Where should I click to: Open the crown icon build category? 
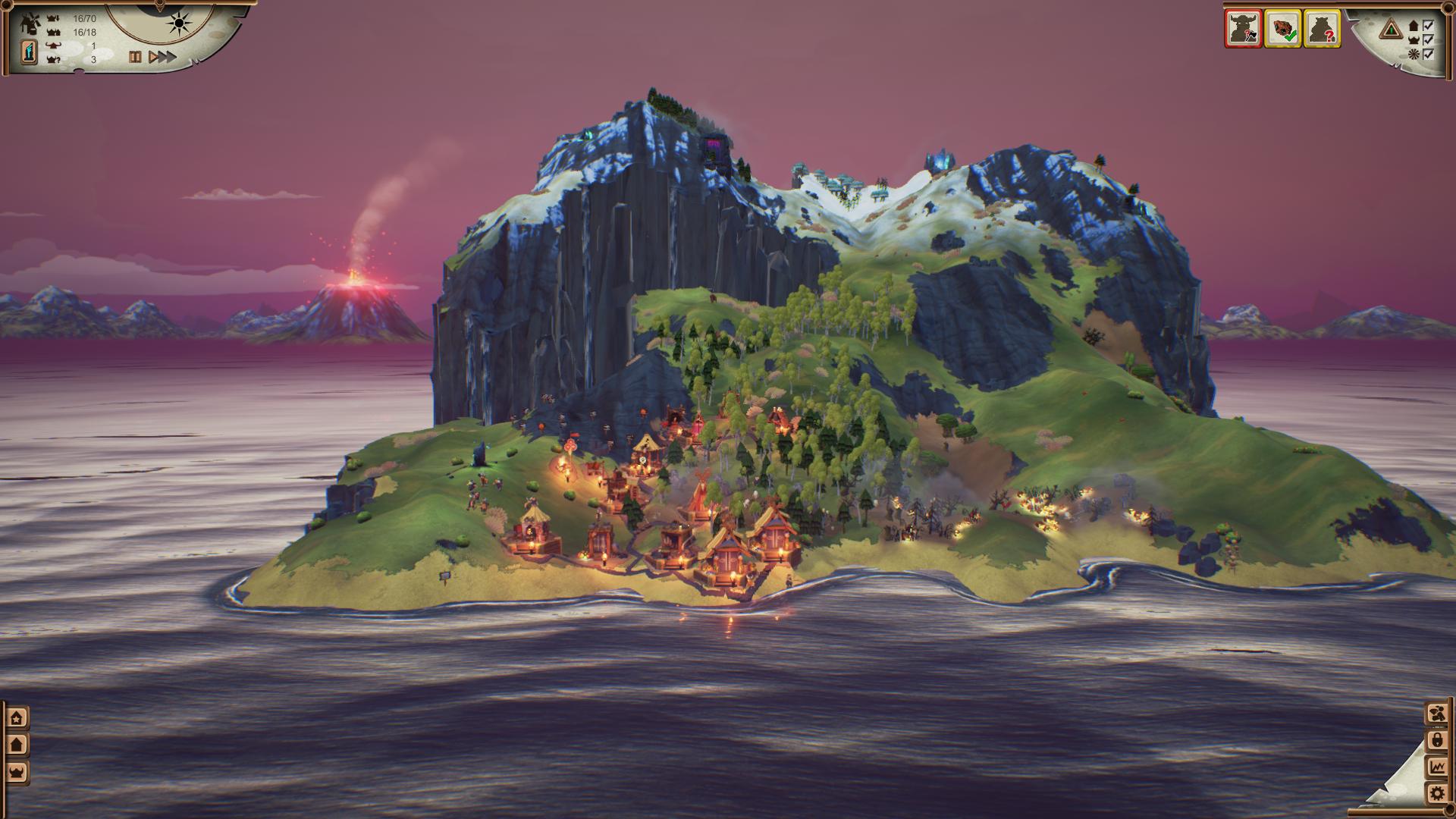17,772
